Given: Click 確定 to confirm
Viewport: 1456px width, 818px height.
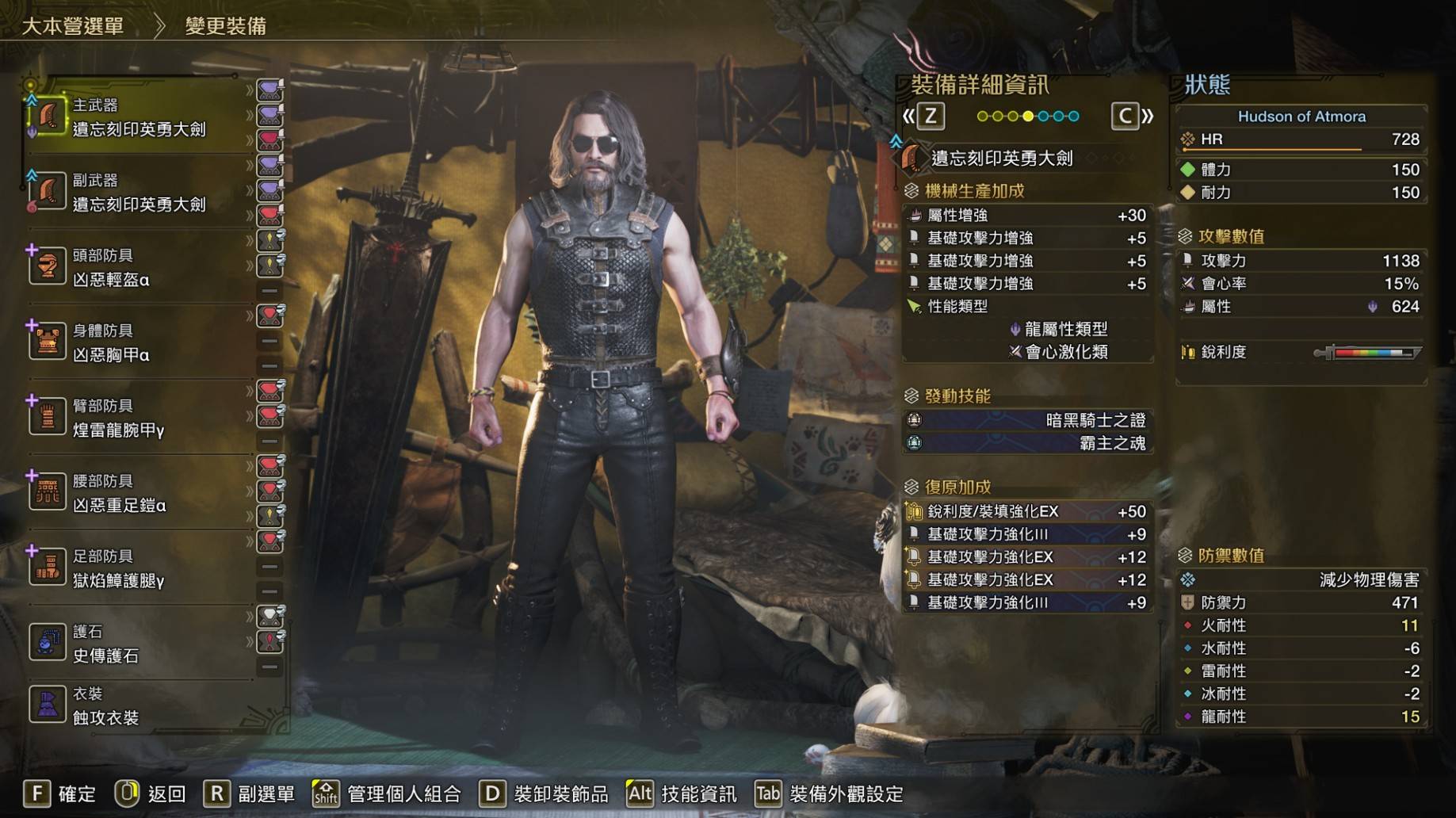Looking at the screenshot, I should click(x=60, y=793).
